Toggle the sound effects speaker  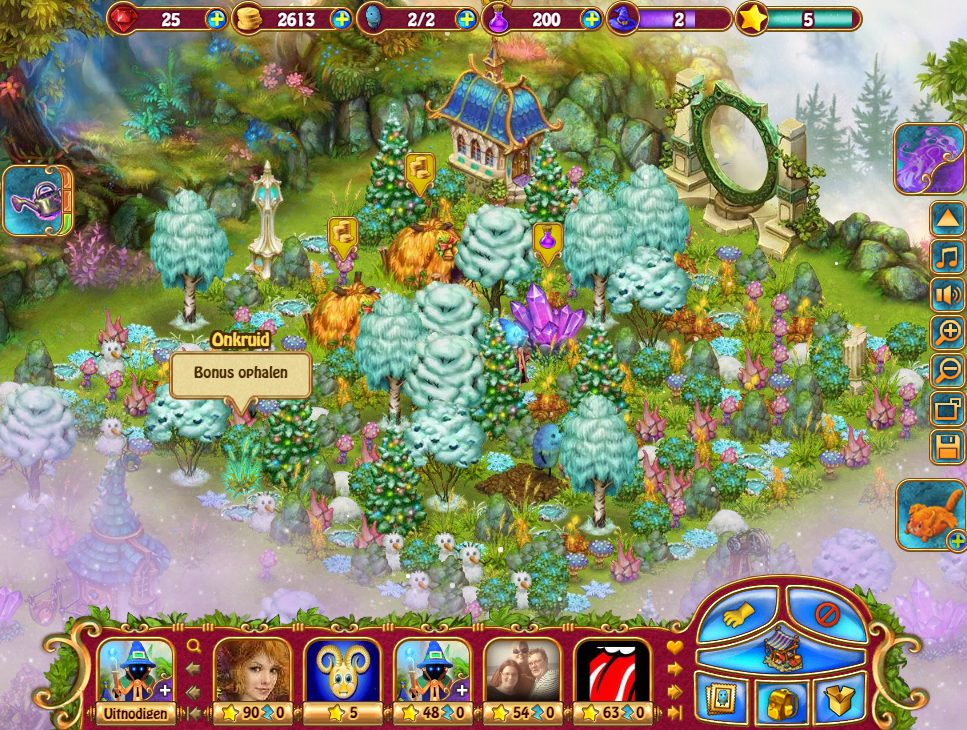pos(947,294)
